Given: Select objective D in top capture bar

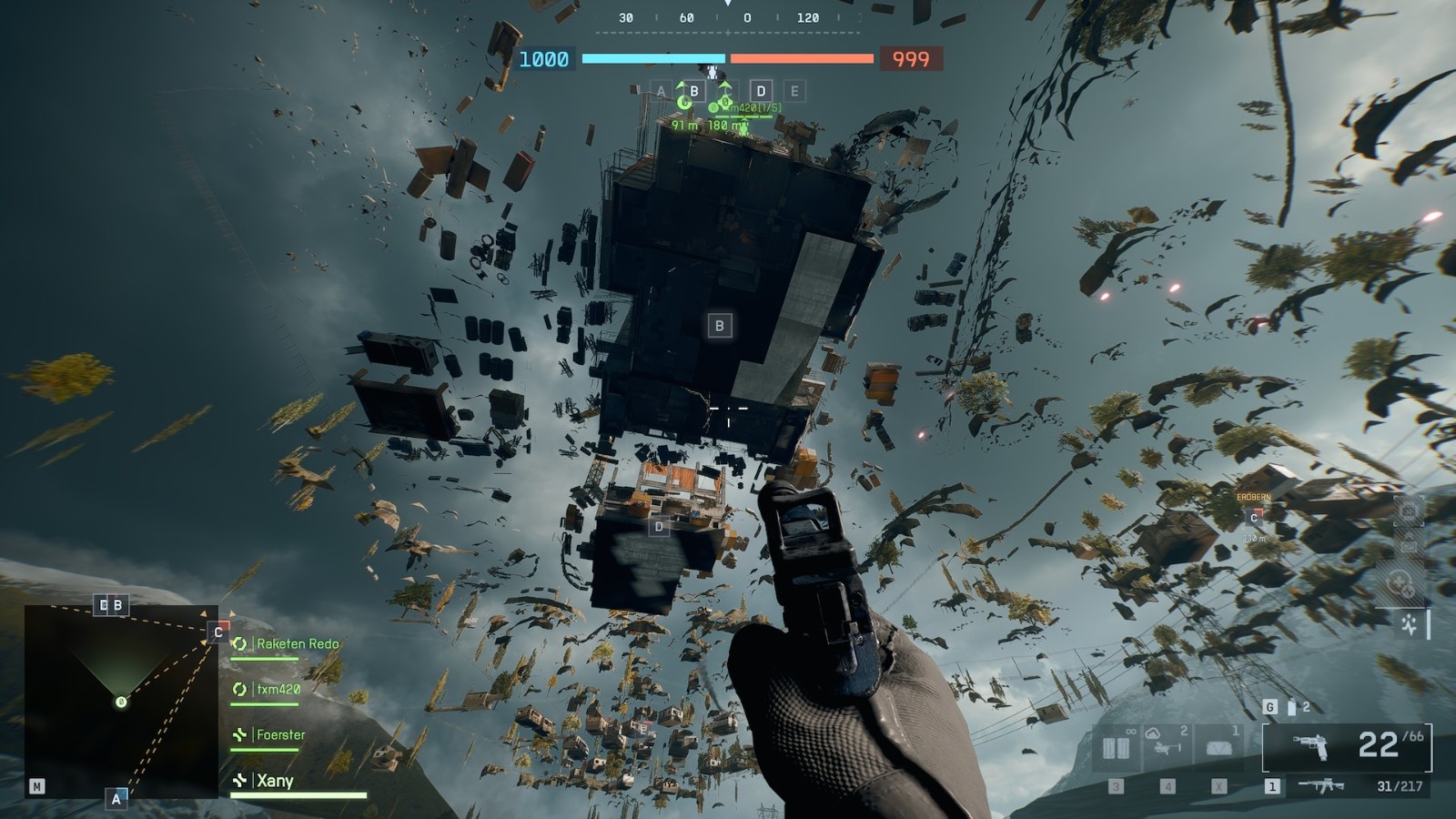Looking at the screenshot, I should [x=761, y=91].
